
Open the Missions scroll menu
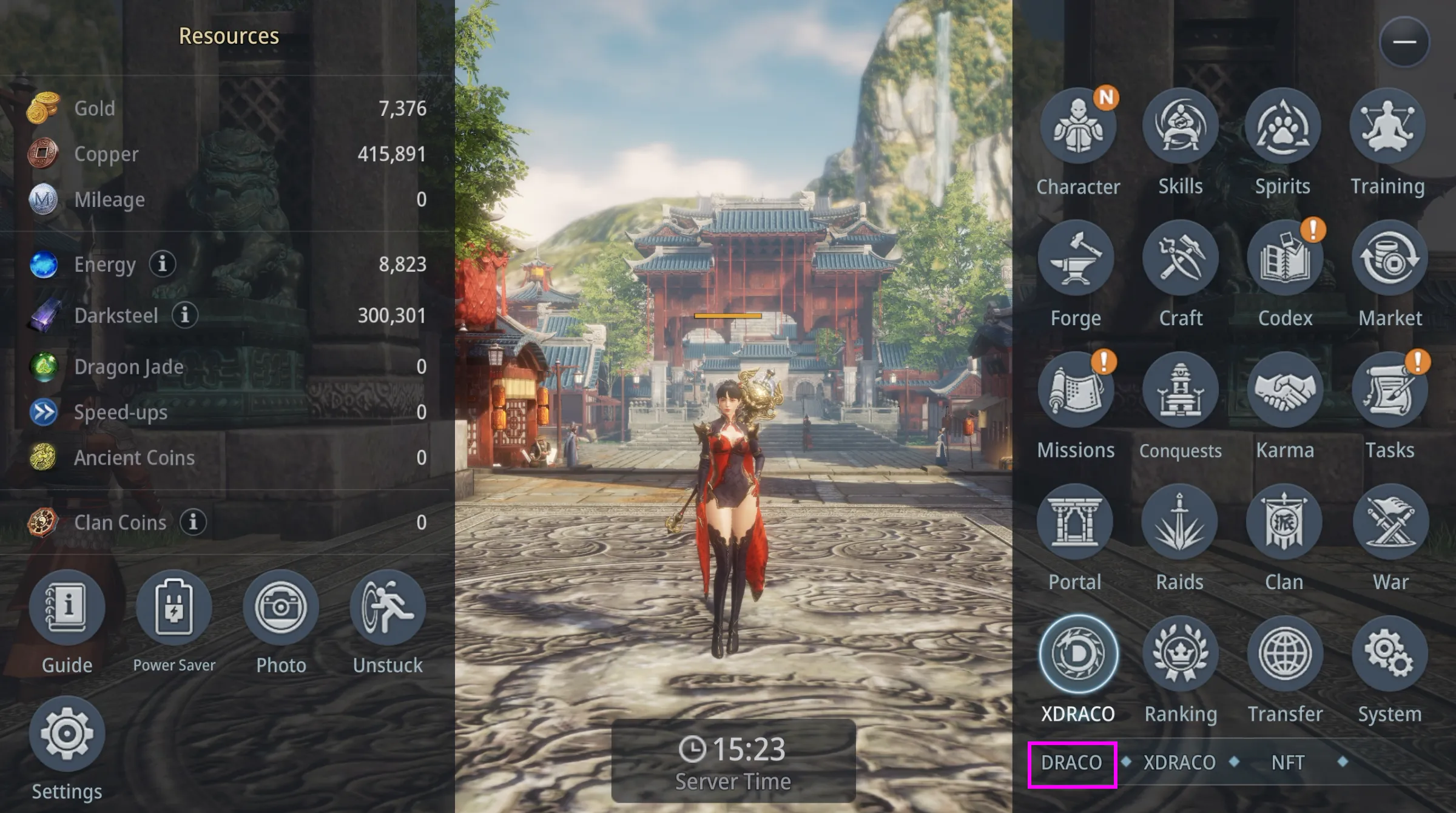pyautogui.click(x=1076, y=390)
